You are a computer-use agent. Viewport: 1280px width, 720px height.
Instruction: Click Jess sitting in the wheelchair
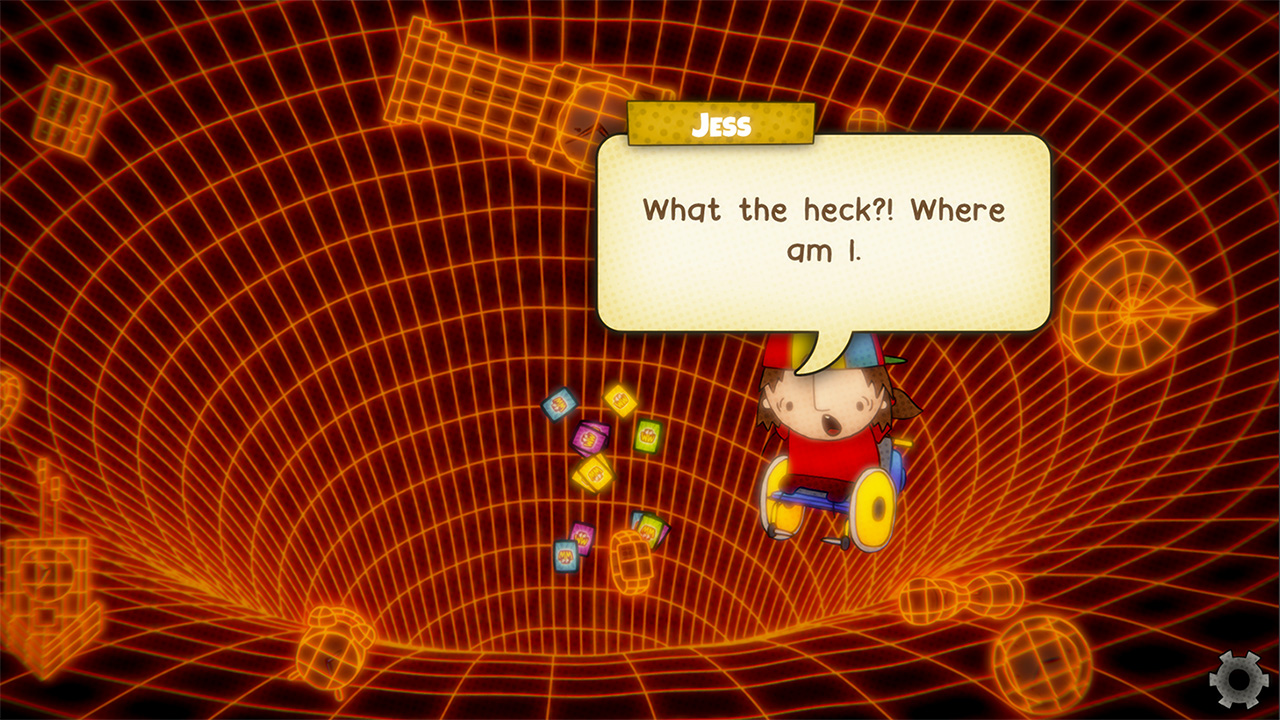point(820,430)
